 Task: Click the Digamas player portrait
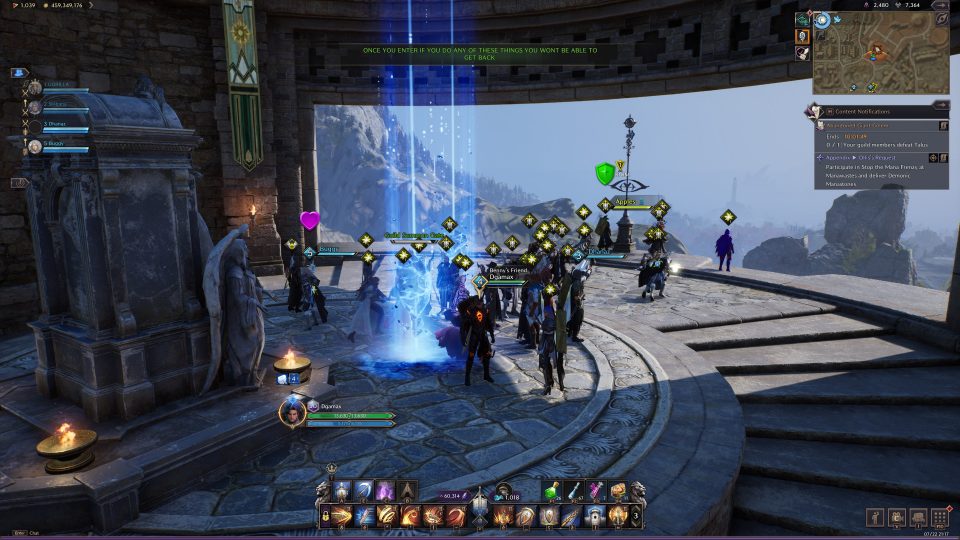pos(291,413)
